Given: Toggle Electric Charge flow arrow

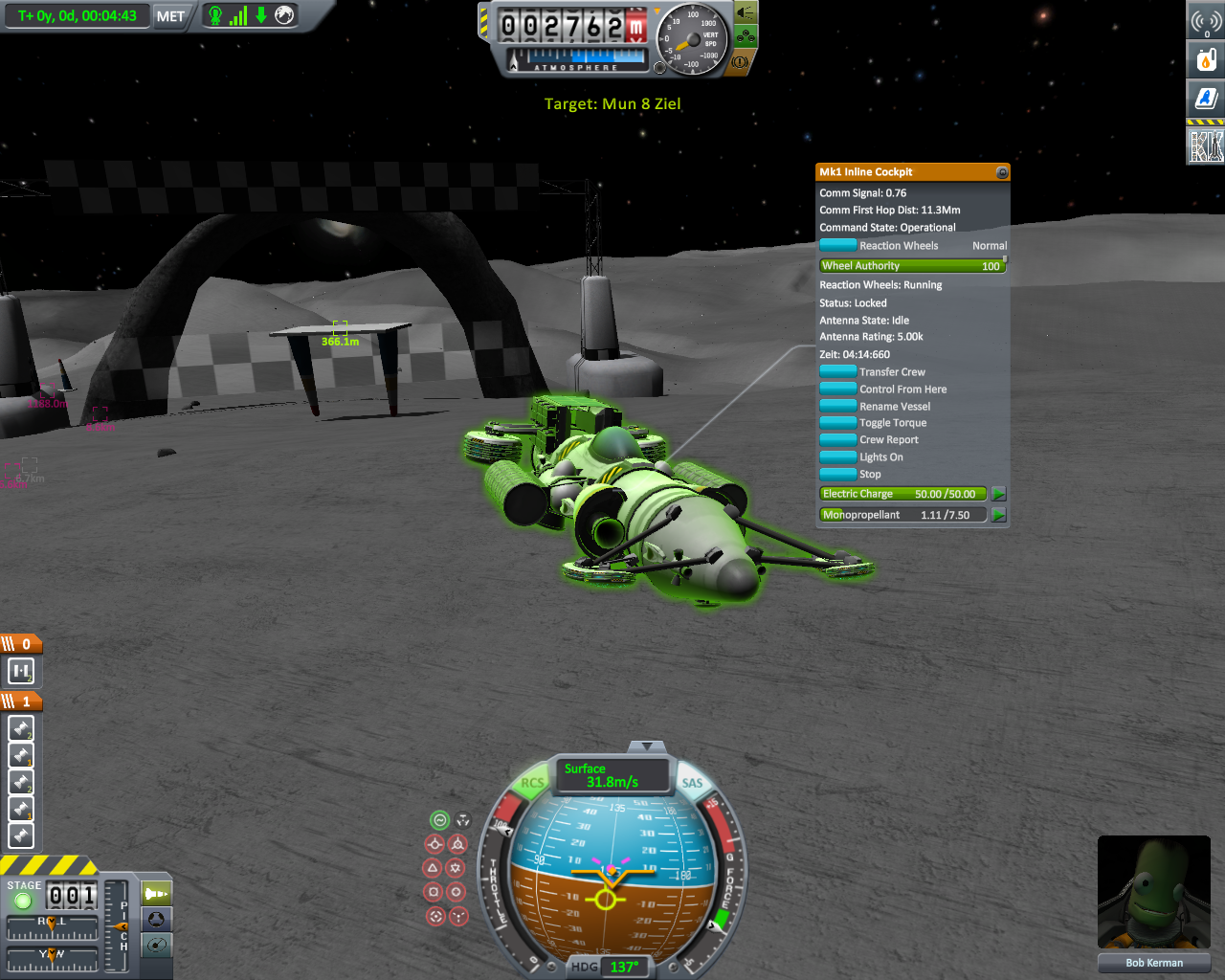Looking at the screenshot, I should pos(999,494).
